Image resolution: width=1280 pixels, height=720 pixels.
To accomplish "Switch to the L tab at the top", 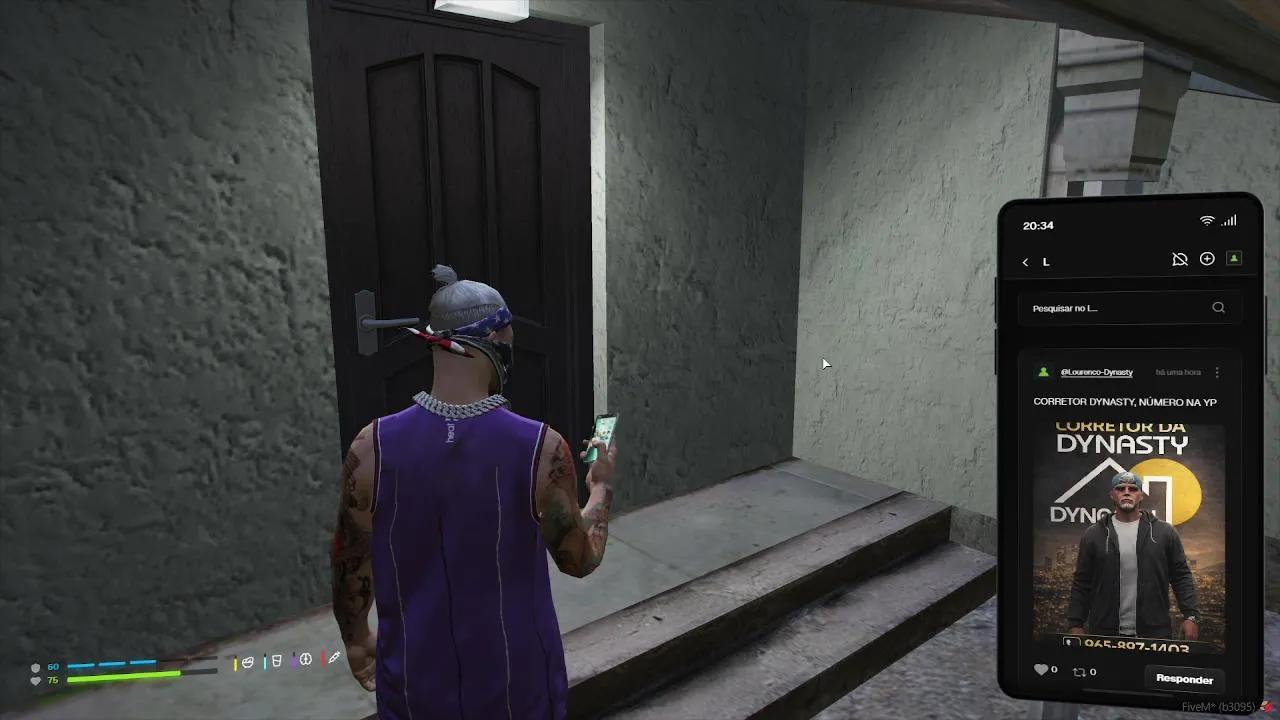I will click(x=1045, y=261).
